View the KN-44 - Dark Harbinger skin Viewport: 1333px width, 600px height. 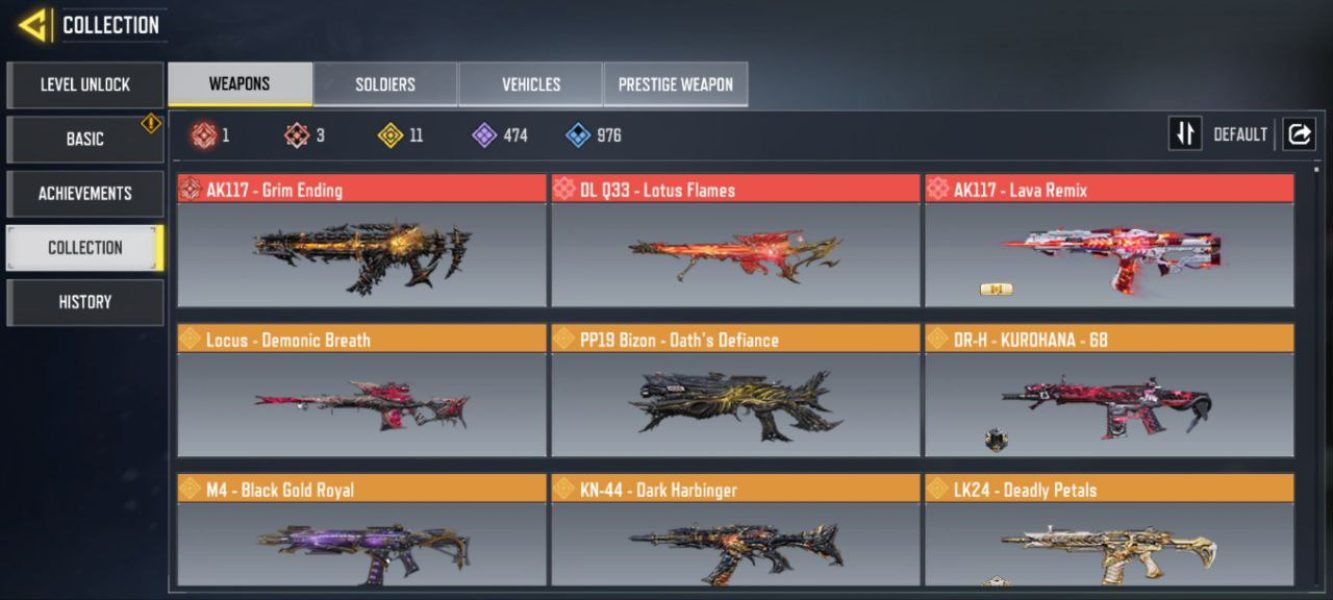[735, 531]
